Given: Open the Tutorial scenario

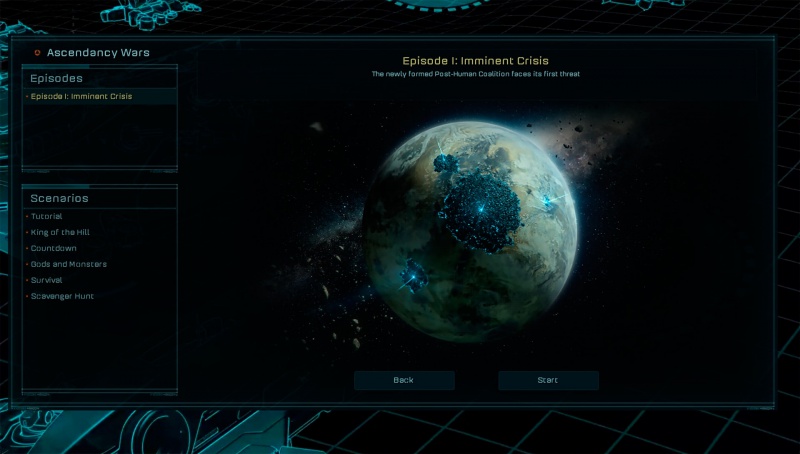Looking at the screenshot, I should 47,216.
